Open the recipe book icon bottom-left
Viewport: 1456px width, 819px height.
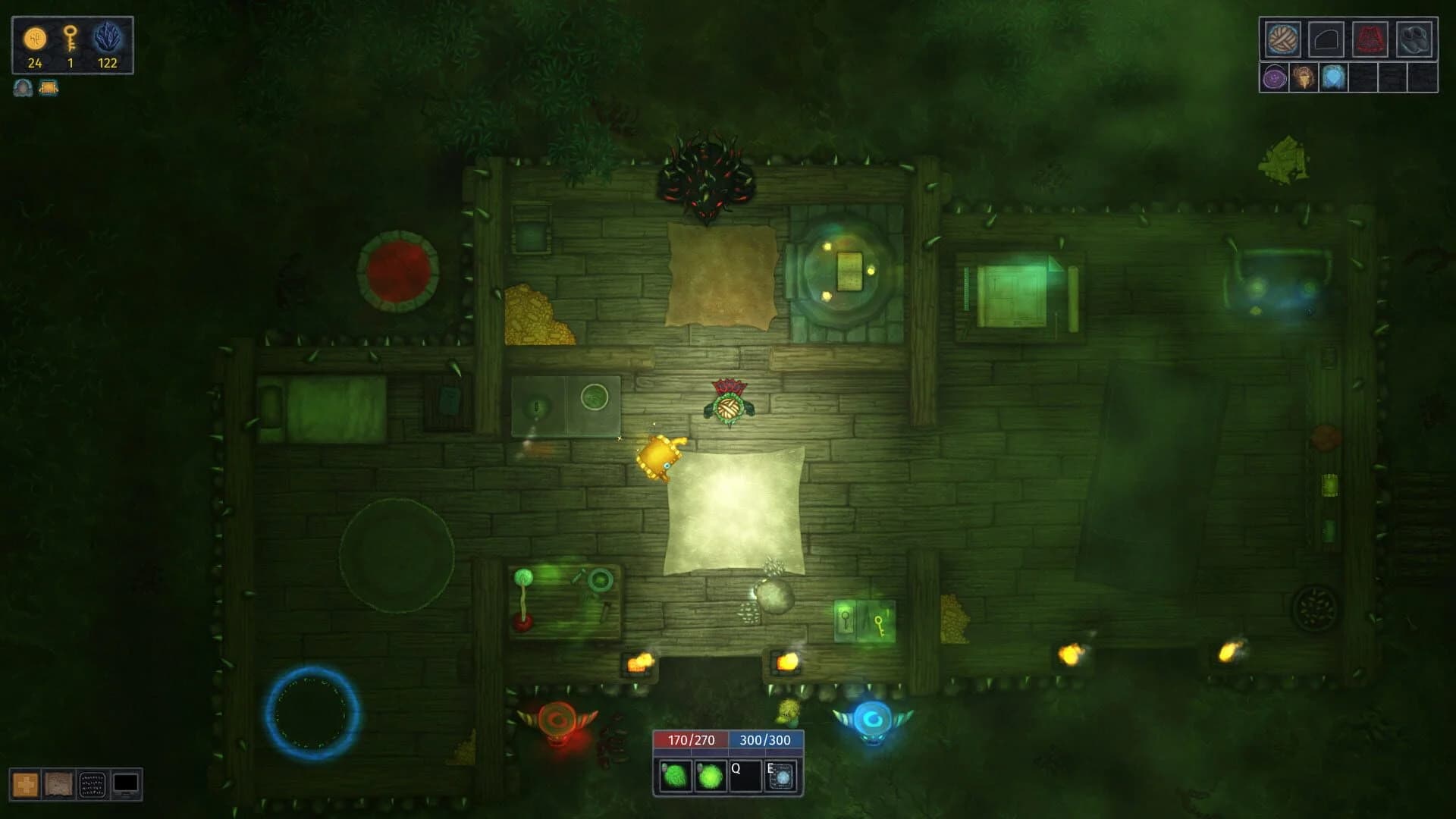pos(59,783)
